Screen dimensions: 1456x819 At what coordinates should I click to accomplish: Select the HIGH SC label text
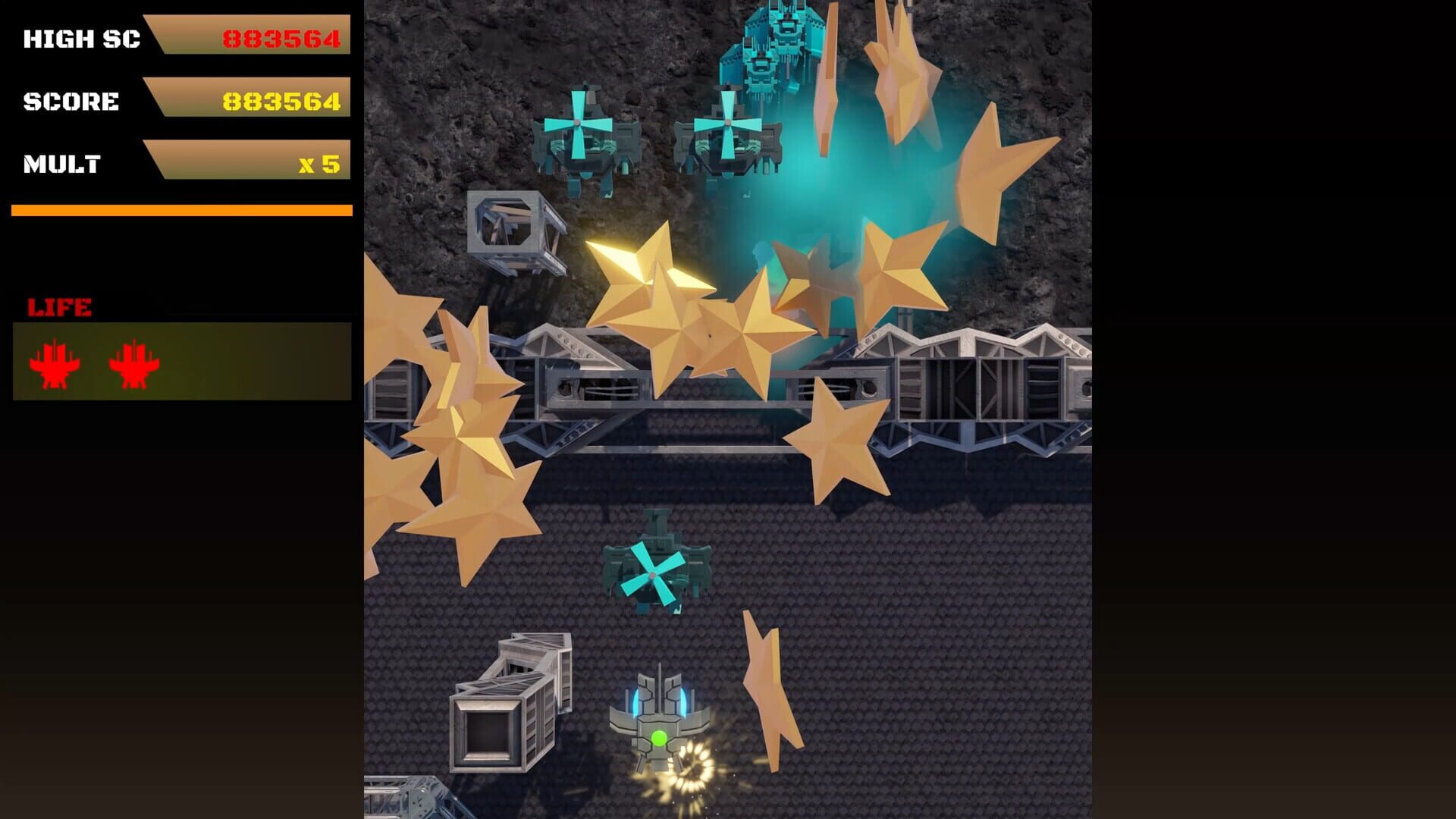(x=82, y=38)
